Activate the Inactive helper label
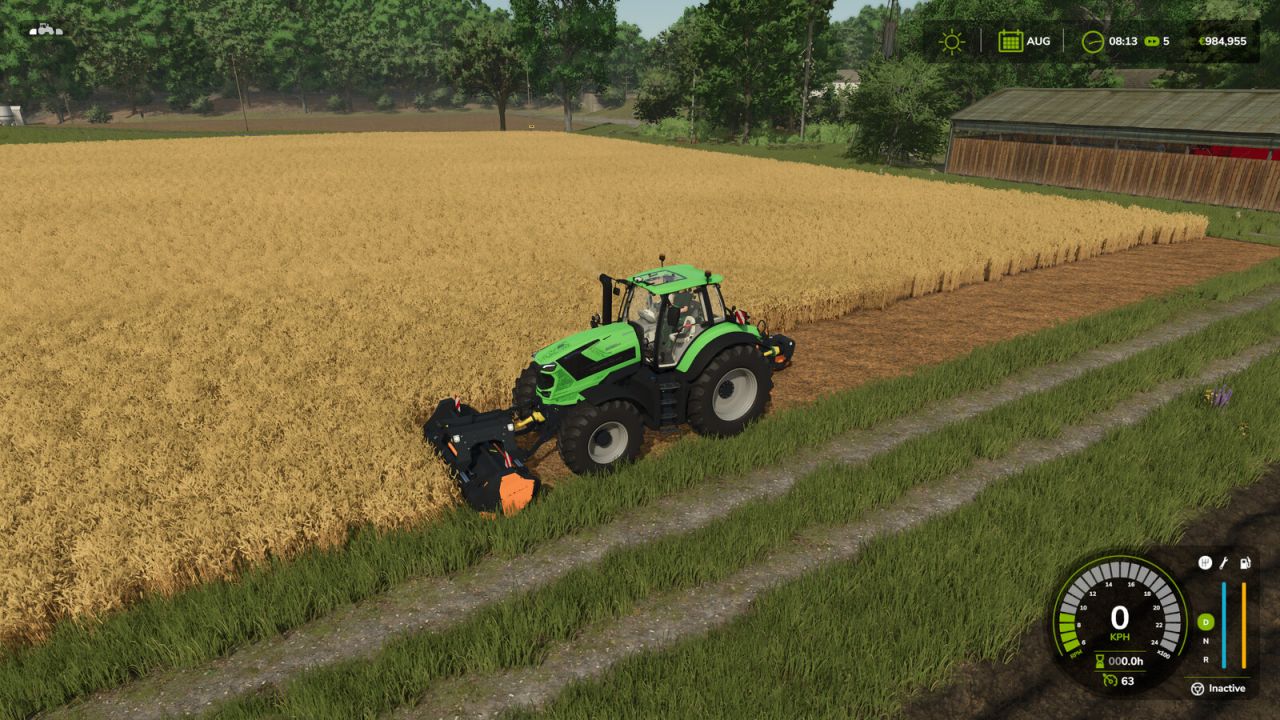This screenshot has width=1280, height=720. click(x=1228, y=689)
